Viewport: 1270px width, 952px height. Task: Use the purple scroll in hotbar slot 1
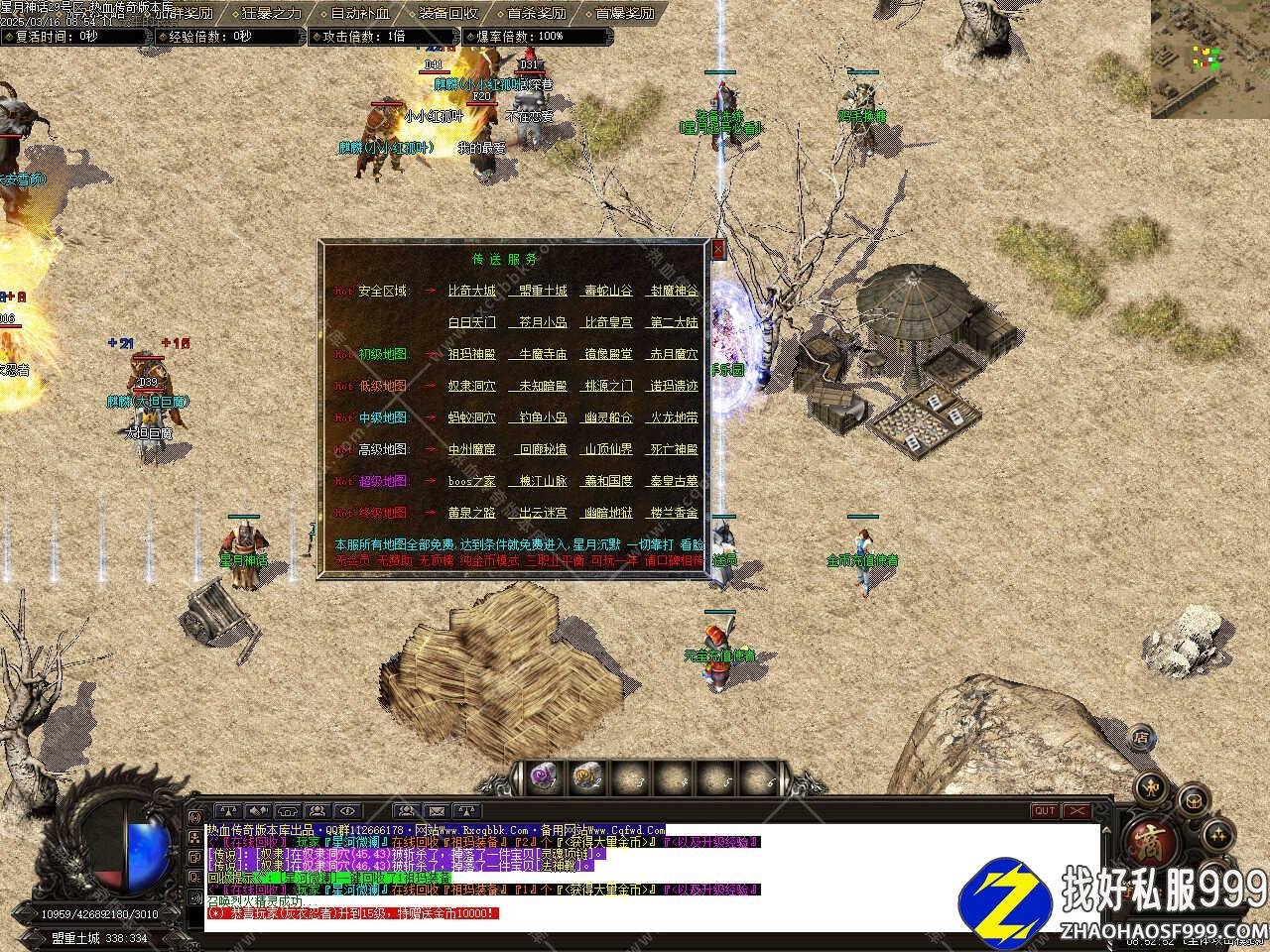point(543,777)
